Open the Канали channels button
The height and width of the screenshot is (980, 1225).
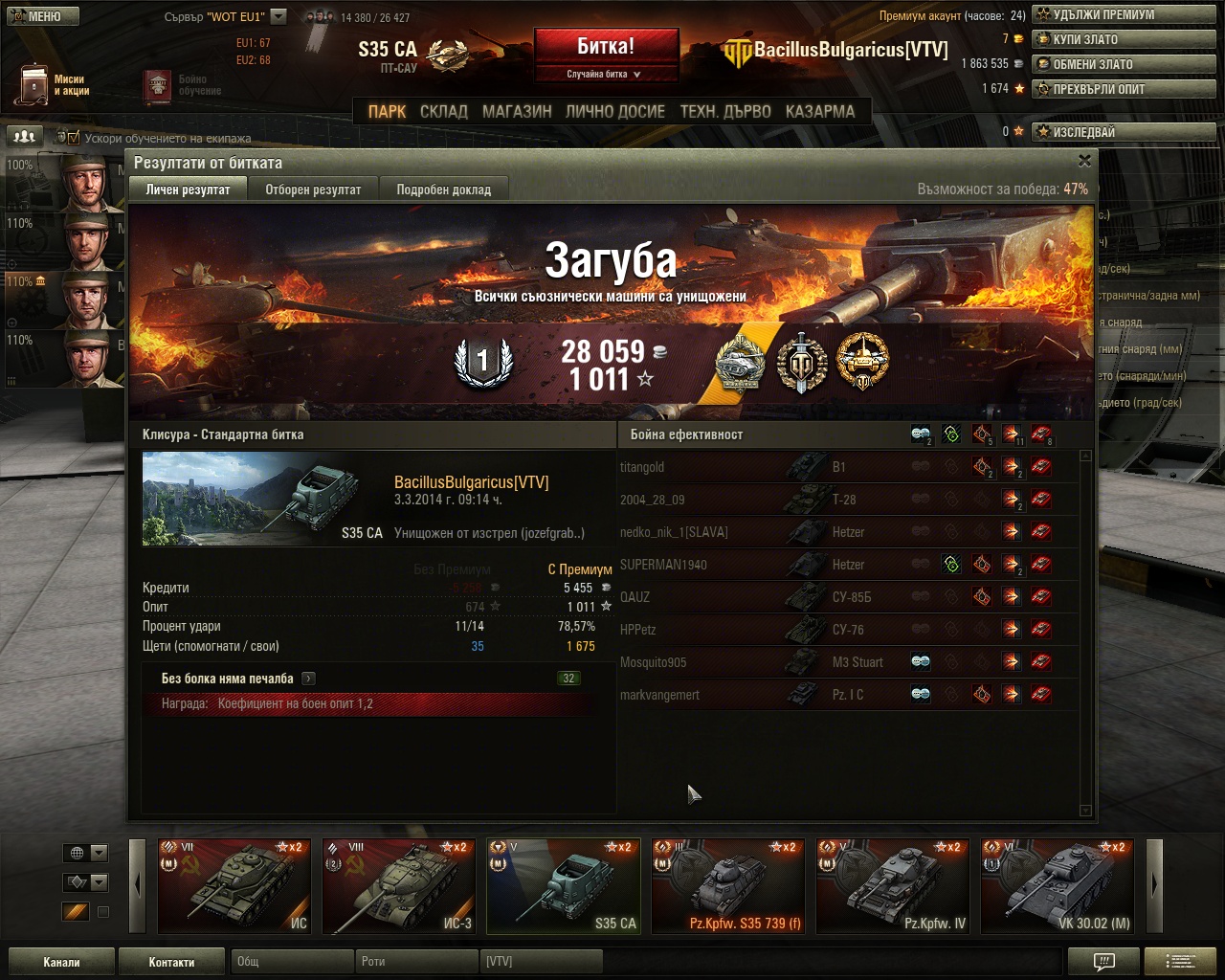[x=61, y=962]
